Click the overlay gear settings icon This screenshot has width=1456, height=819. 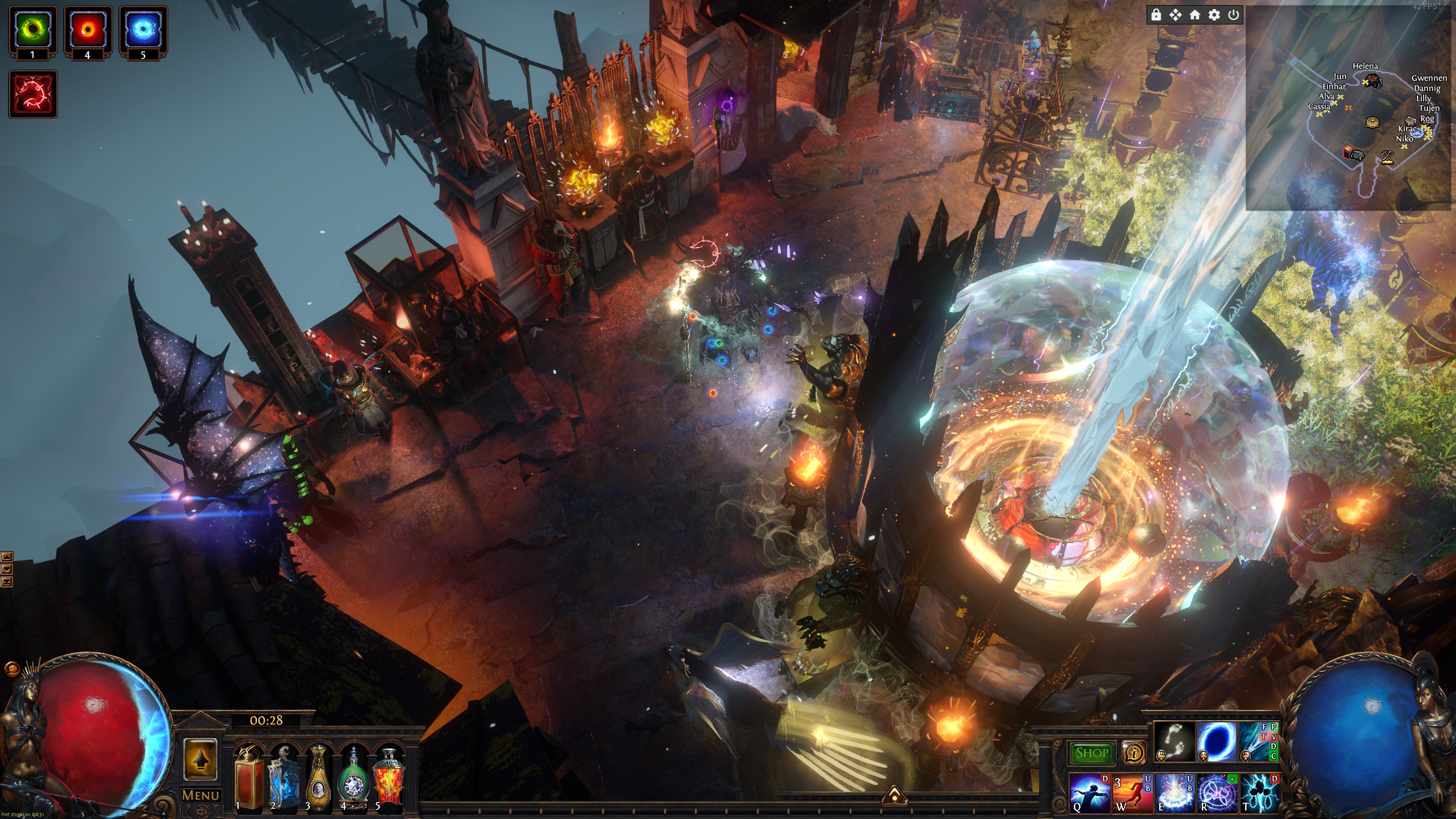point(1214,15)
